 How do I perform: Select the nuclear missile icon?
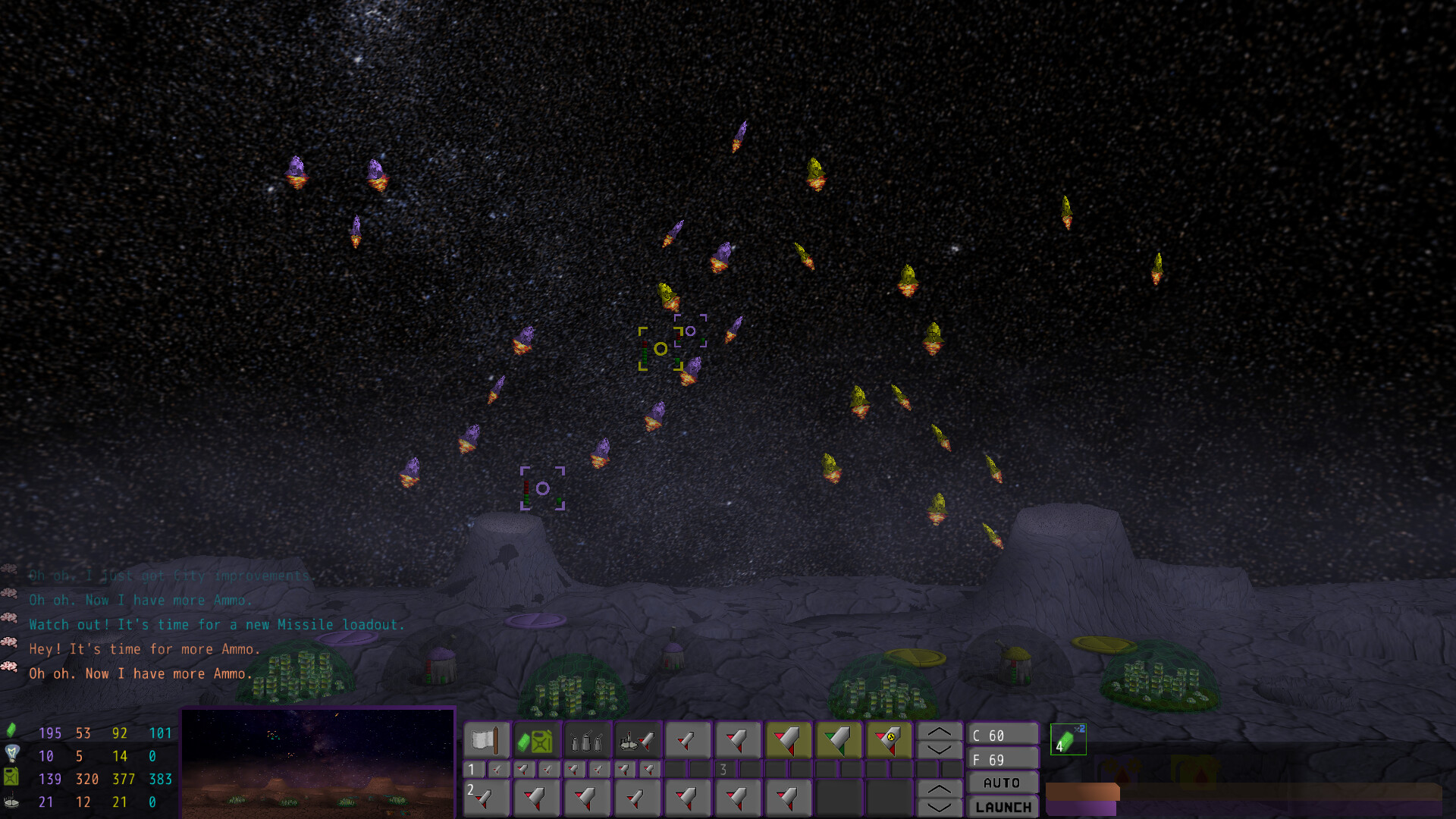889,738
